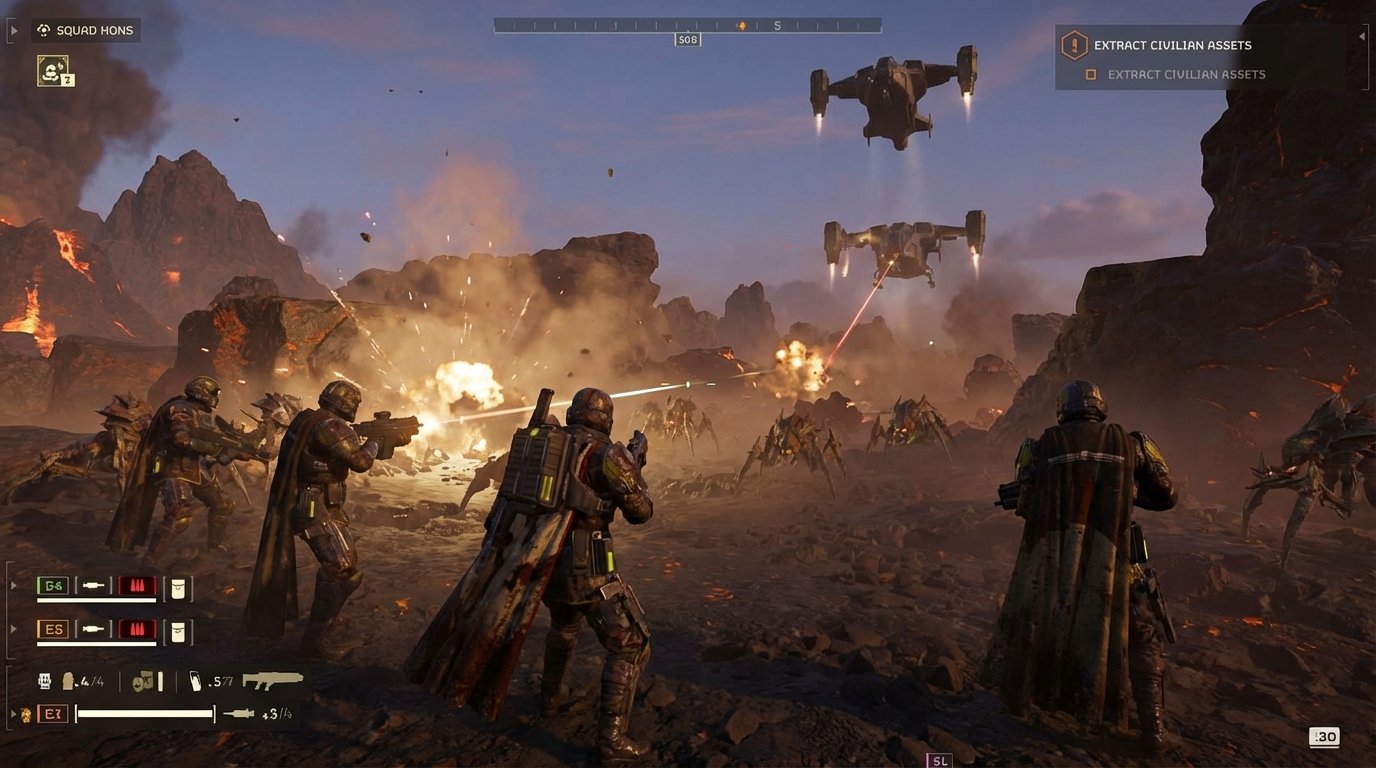Click the :30 timer at bottom right
1376x768 pixels.
coord(1324,737)
